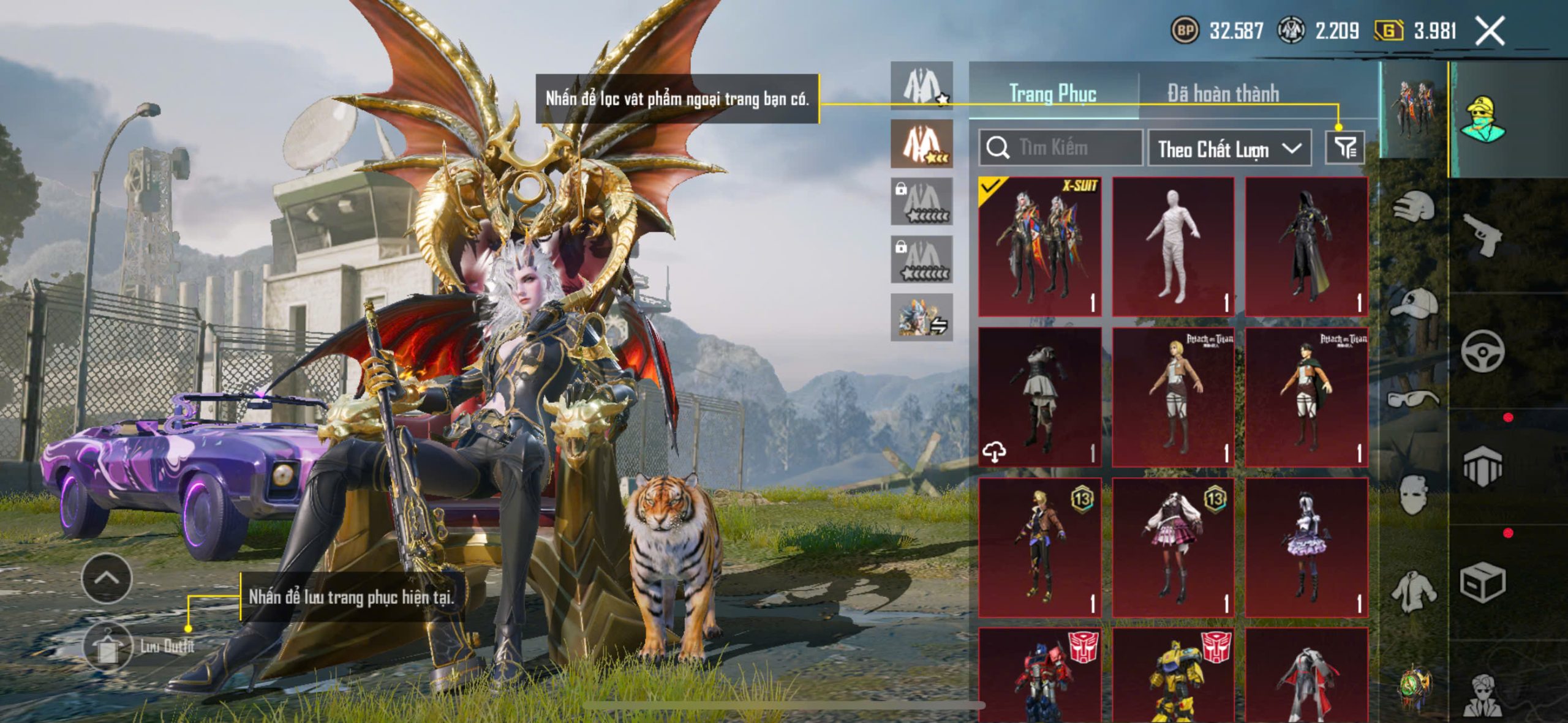Select the one-star outfit preset

click(921, 86)
